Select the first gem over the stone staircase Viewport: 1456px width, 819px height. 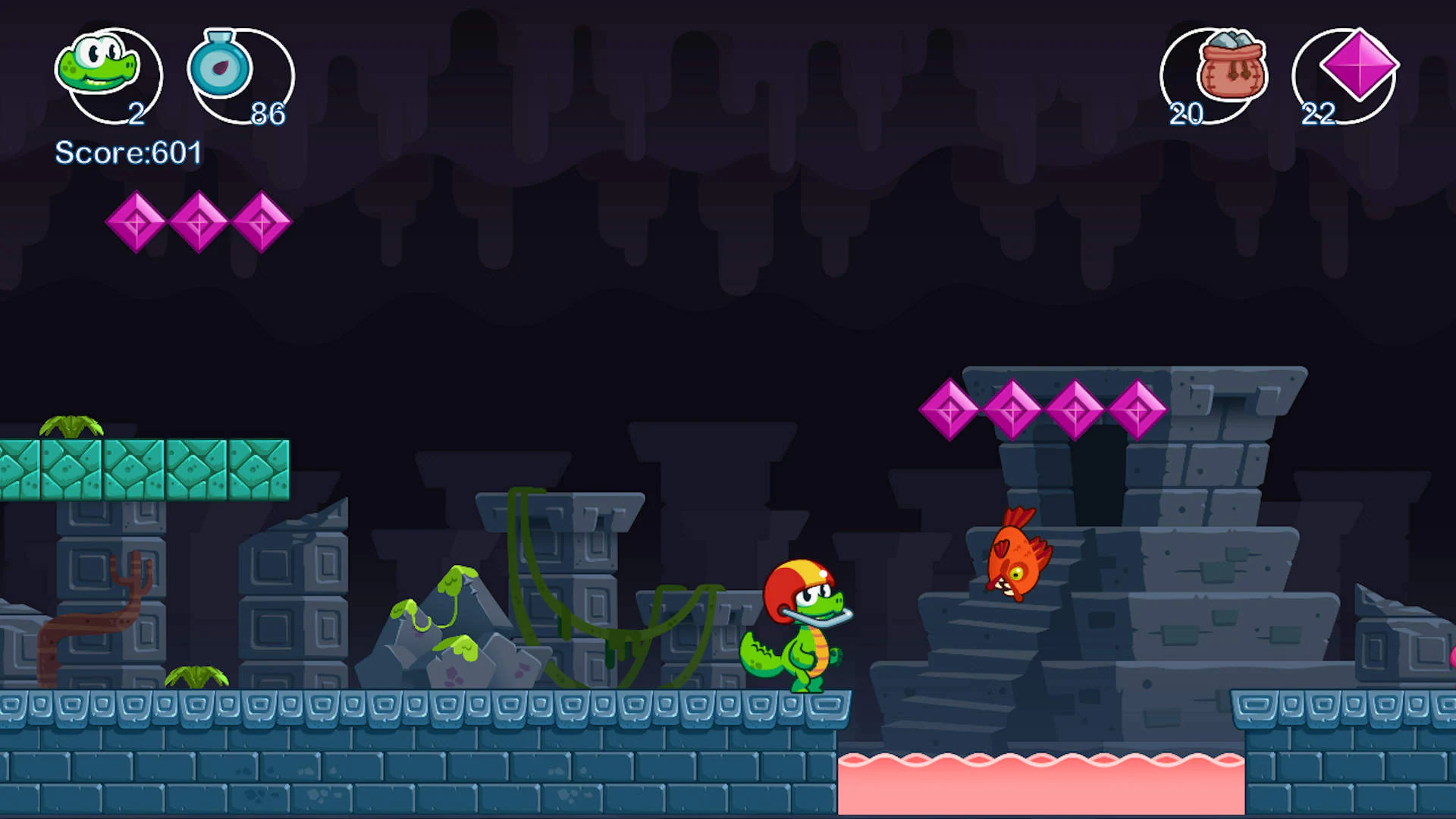click(949, 409)
